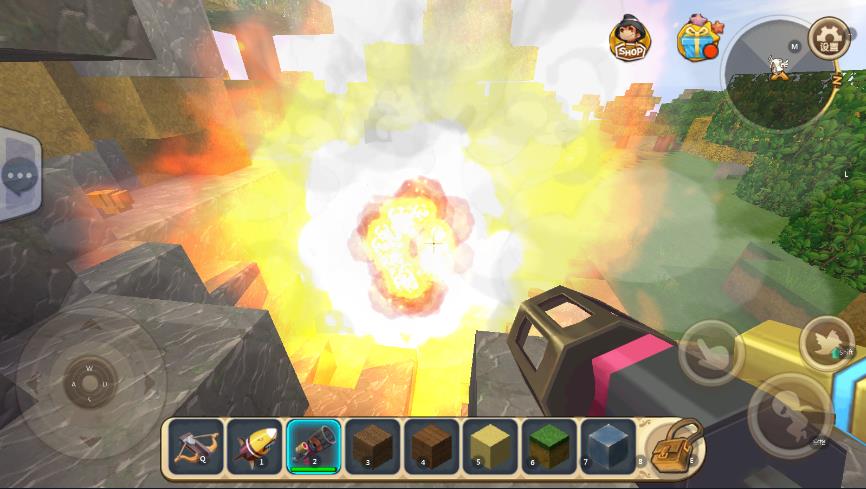
Task: Select the wood block in slot 3
Action: click(x=373, y=444)
